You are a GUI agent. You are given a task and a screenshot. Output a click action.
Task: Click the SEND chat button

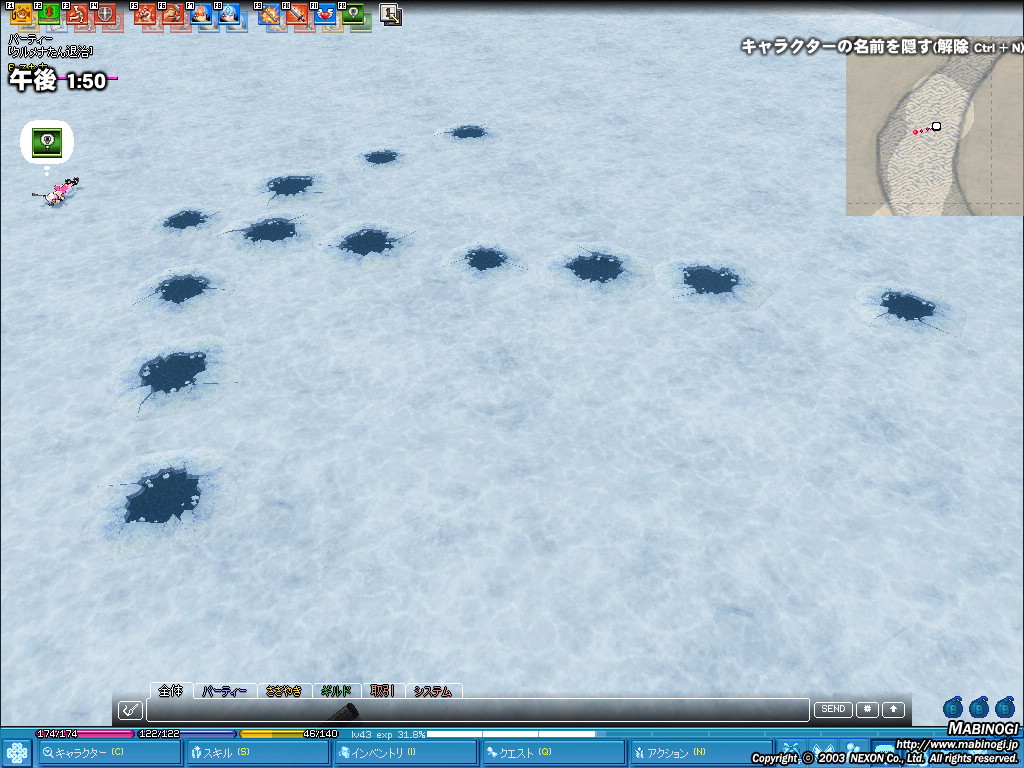(x=833, y=710)
